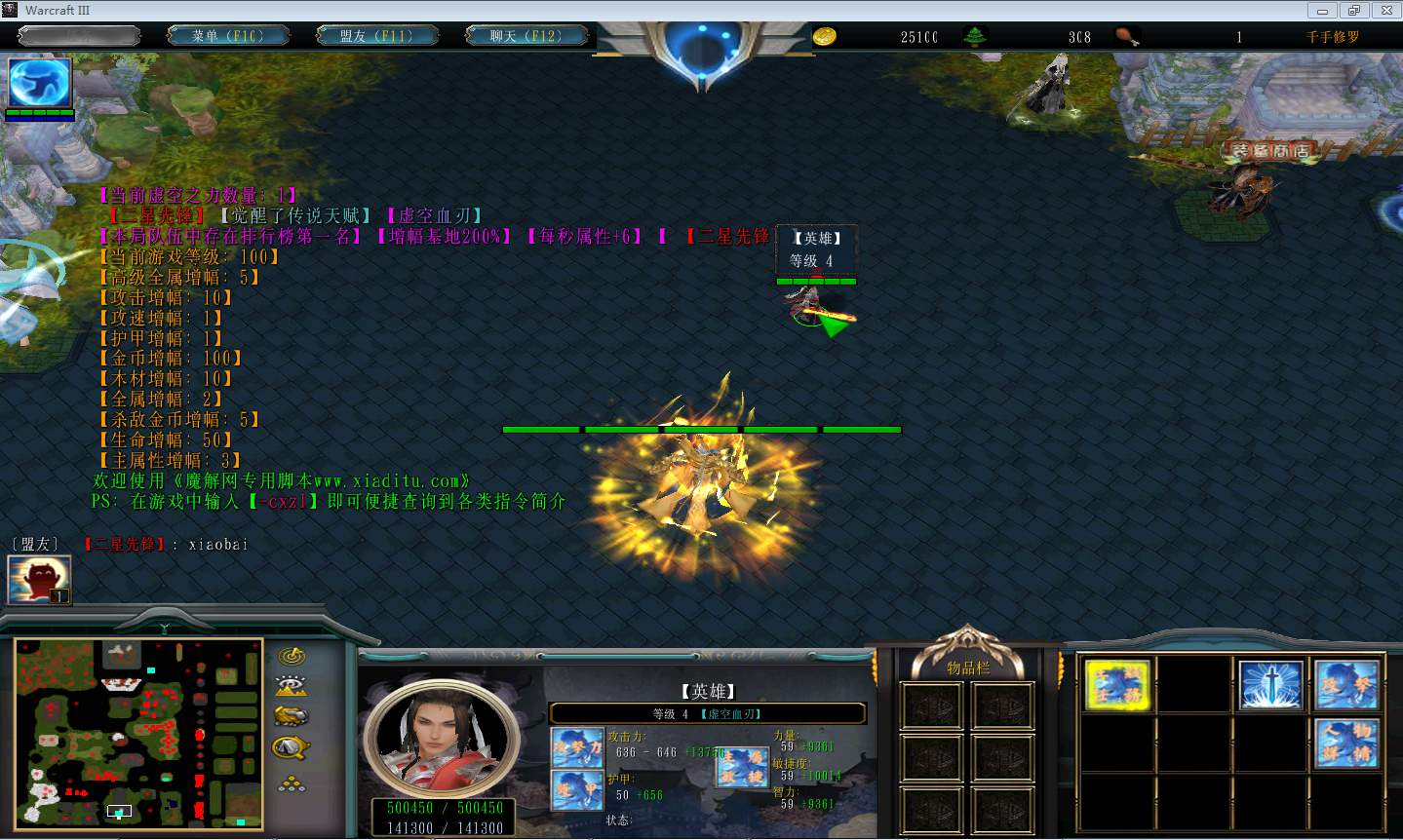Open the 菜单 (F10) menu

[228, 36]
